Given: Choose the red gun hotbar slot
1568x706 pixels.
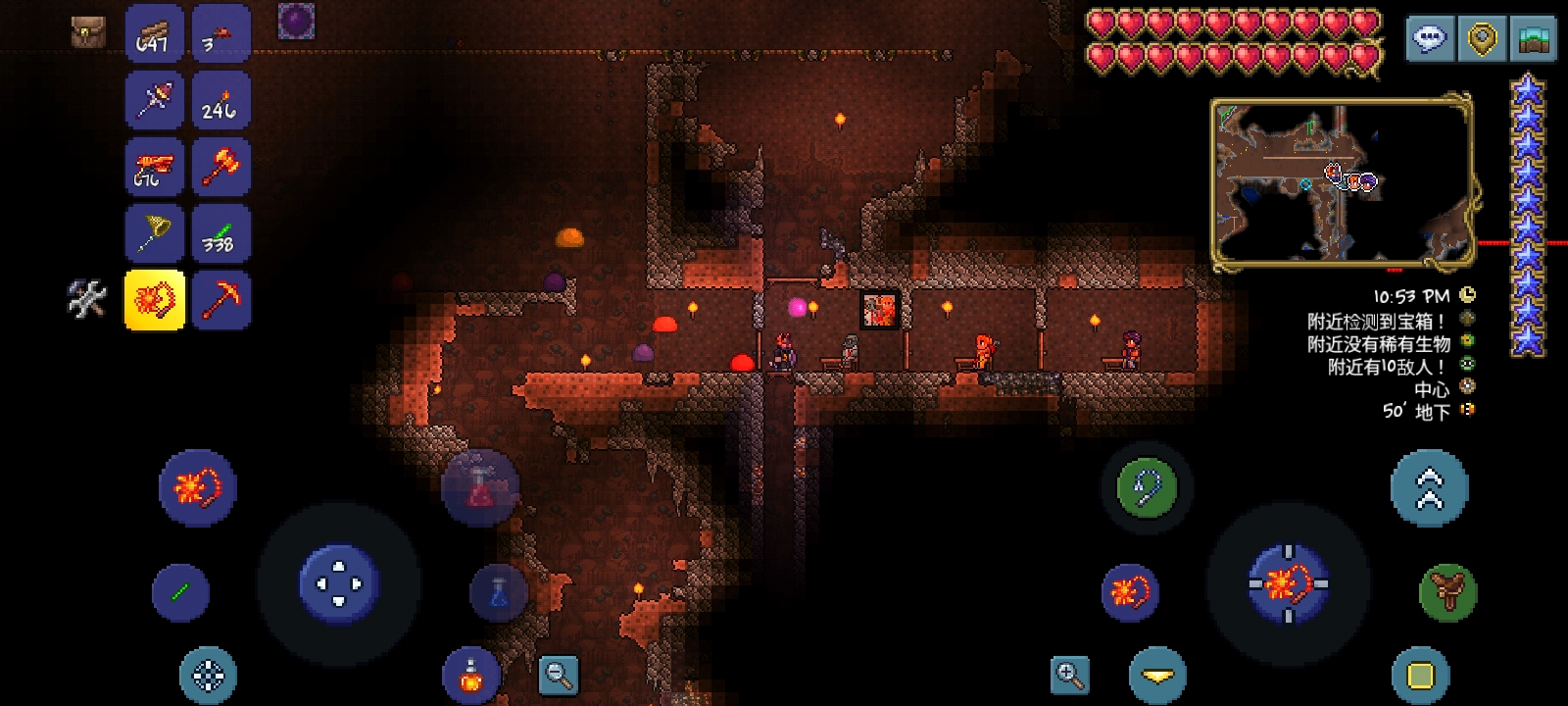Looking at the screenshot, I should 154,168.
